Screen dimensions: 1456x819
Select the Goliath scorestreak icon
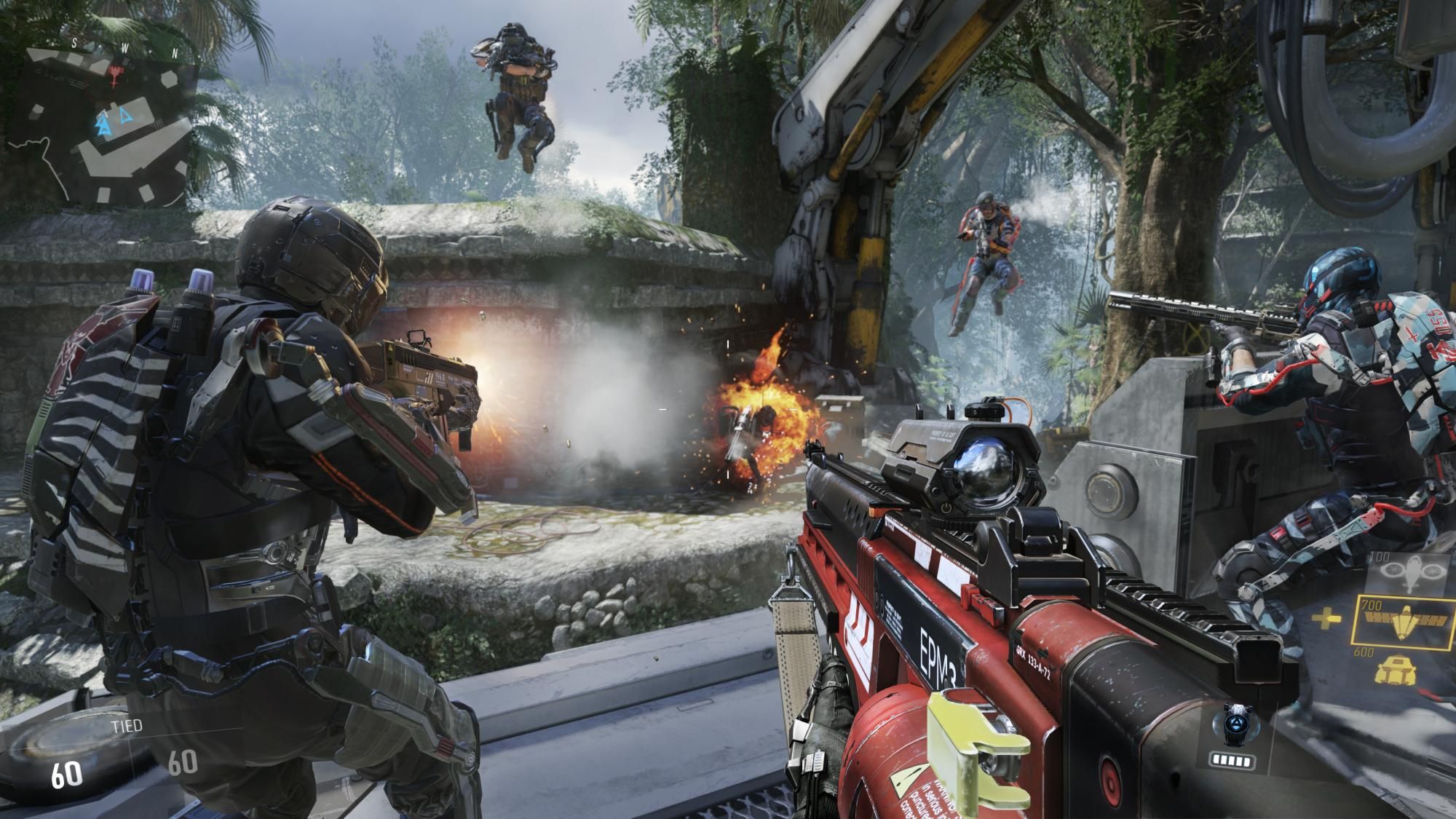(x=1398, y=670)
